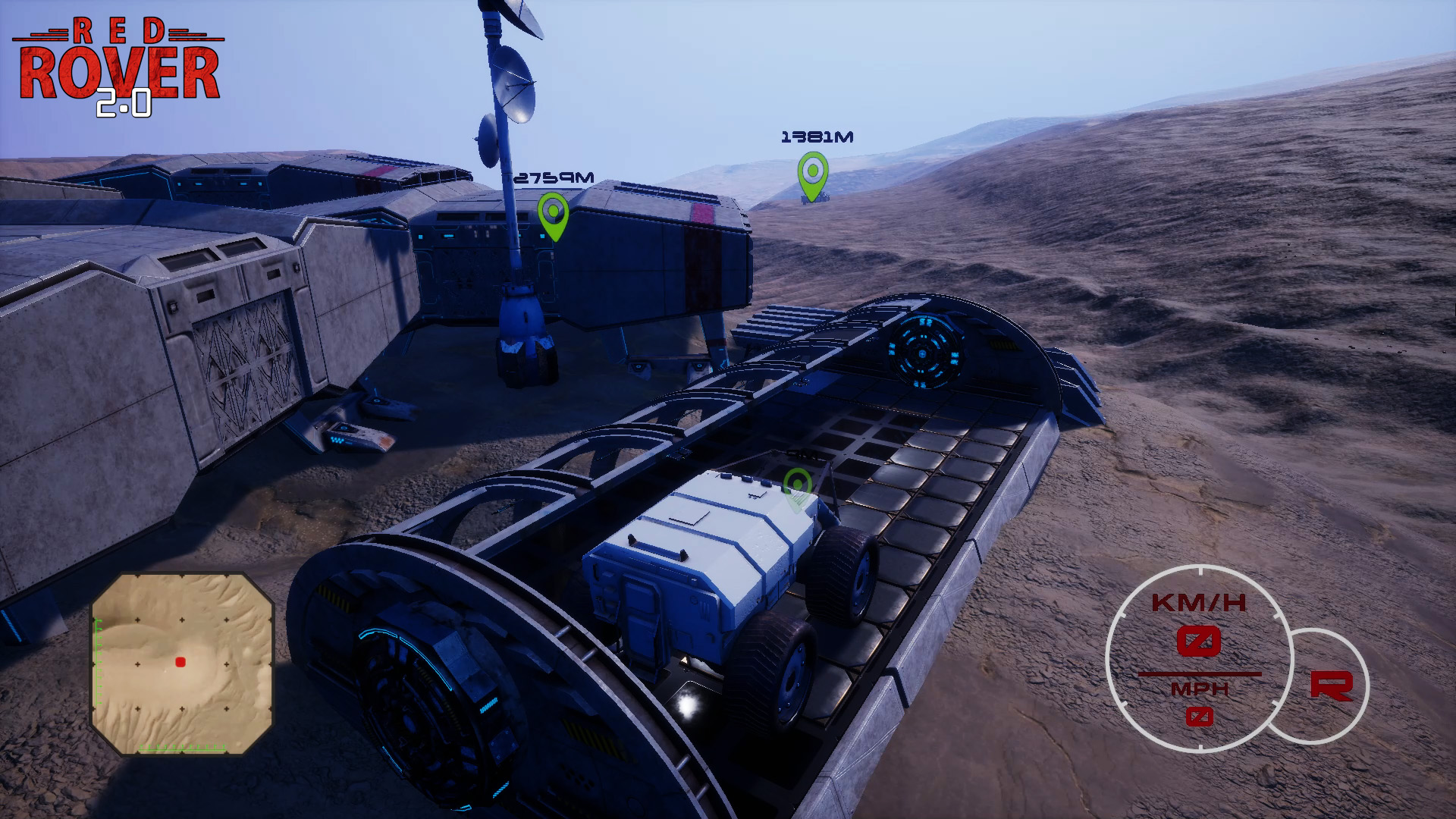Viewport: 1456px width, 819px height.
Task: Click the red R gear indicator
Action: 1331,685
